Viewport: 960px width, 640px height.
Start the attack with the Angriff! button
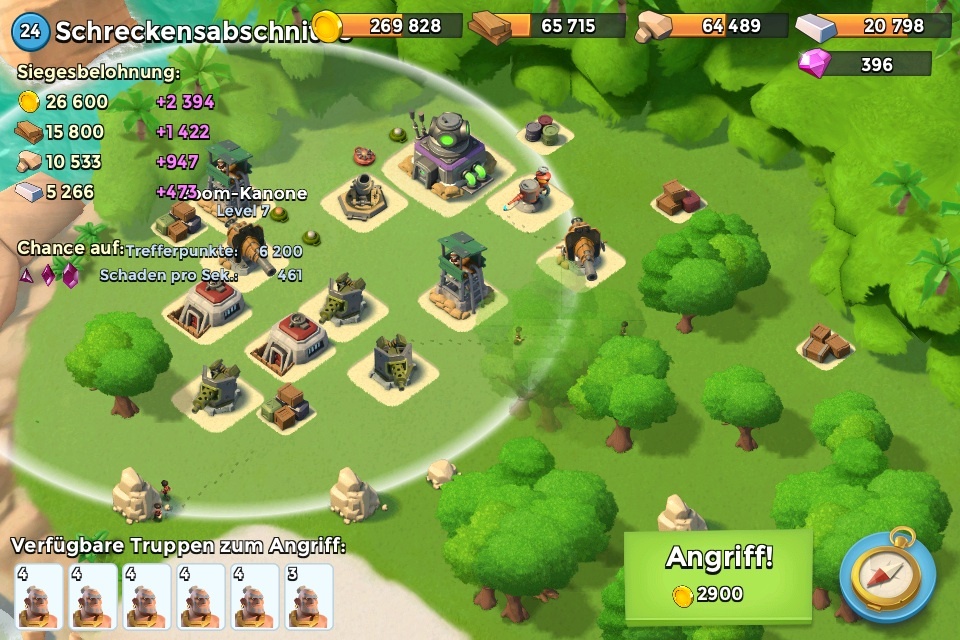point(718,574)
